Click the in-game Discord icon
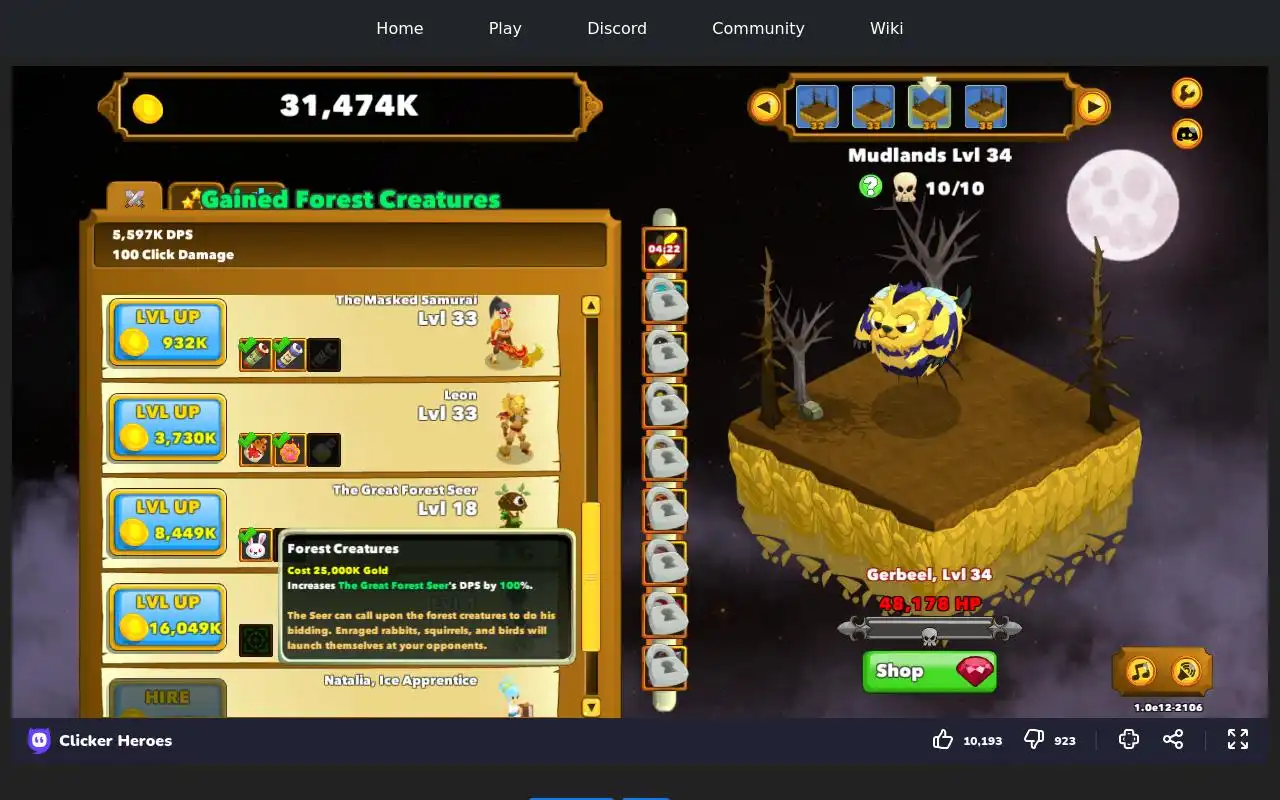The height and width of the screenshot is (800, 1280). pos(1187,133)
